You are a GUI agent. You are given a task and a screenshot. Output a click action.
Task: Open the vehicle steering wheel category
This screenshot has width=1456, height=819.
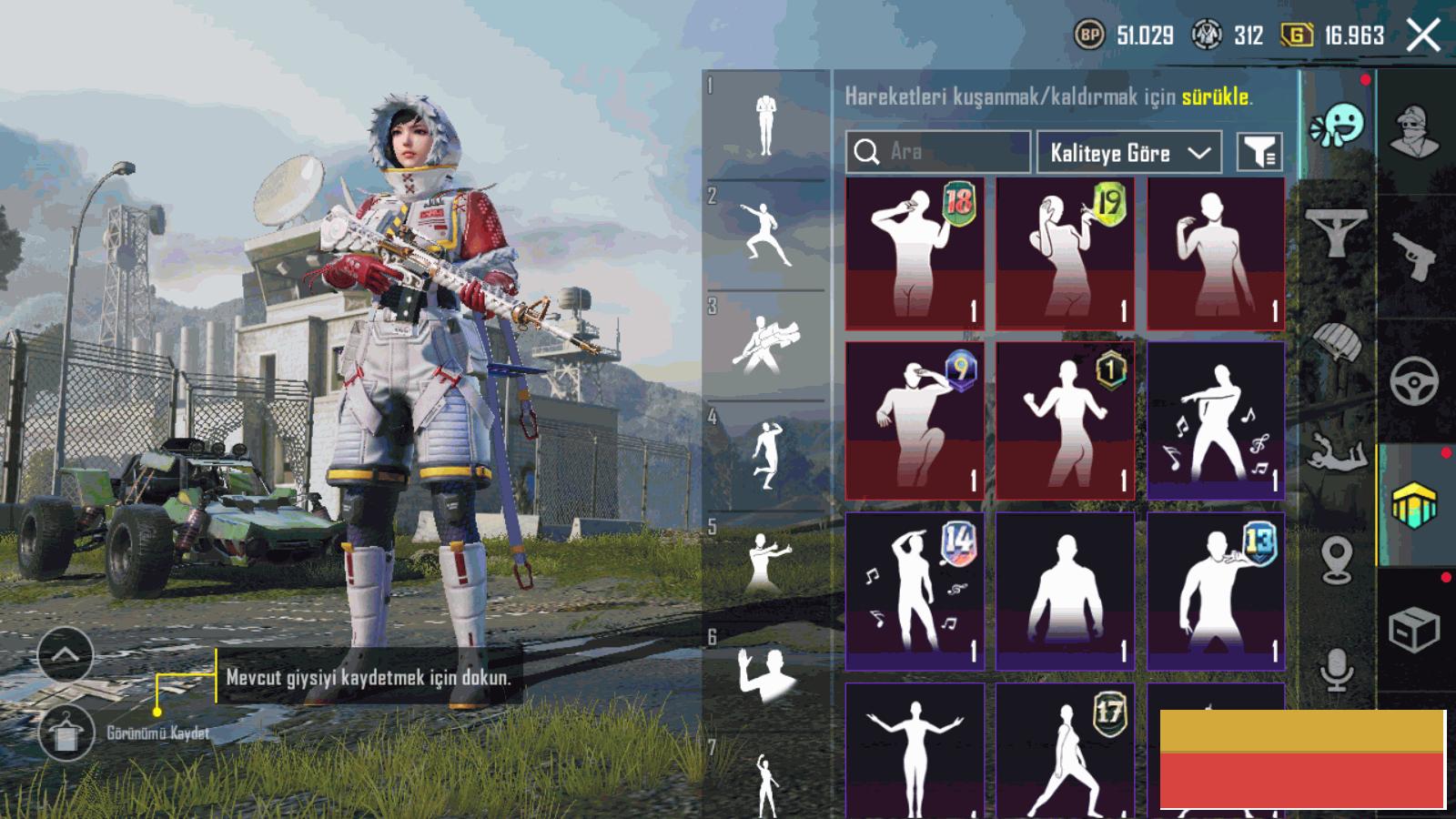(x=1413, y=380)
